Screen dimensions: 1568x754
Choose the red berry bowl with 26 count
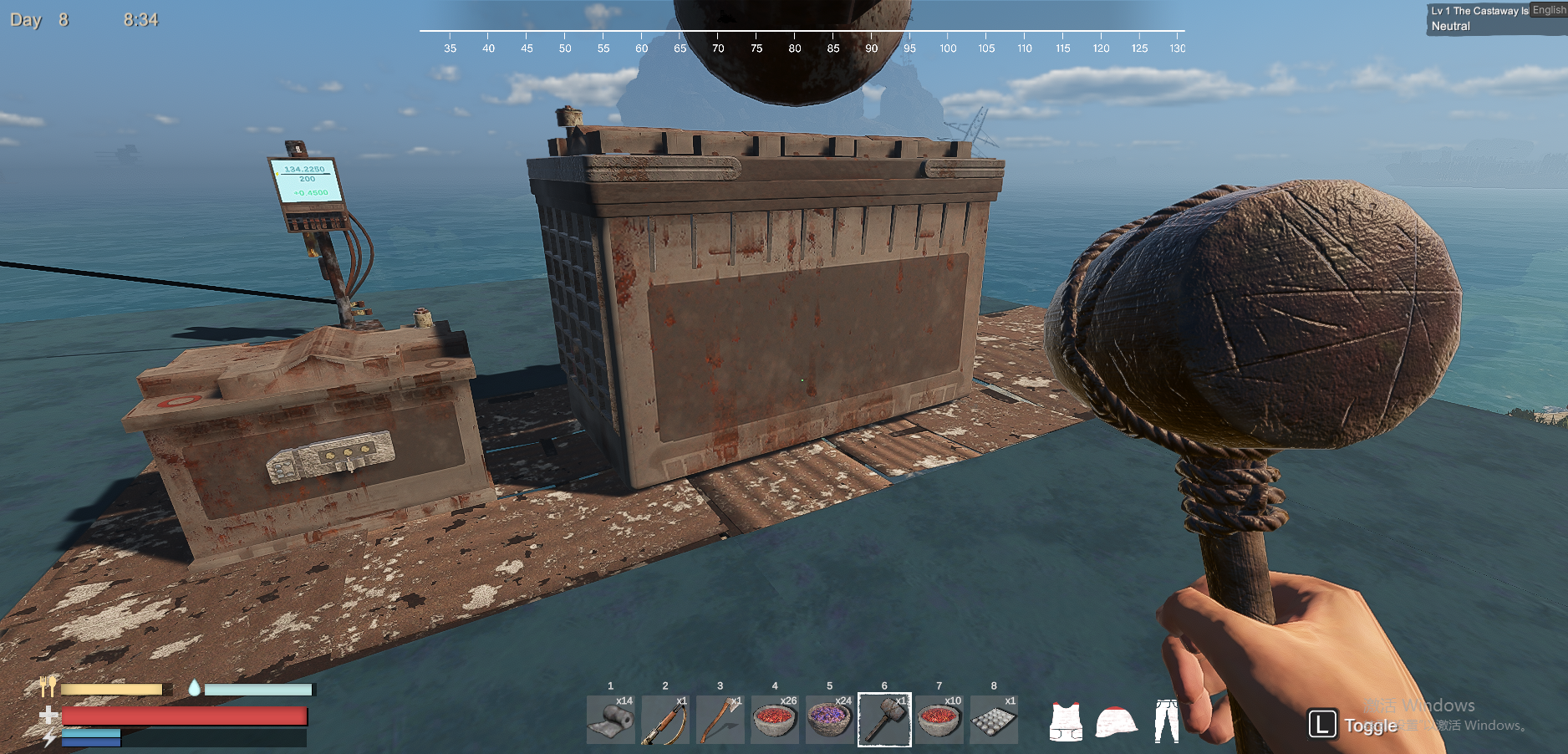(x=775, y=720)
